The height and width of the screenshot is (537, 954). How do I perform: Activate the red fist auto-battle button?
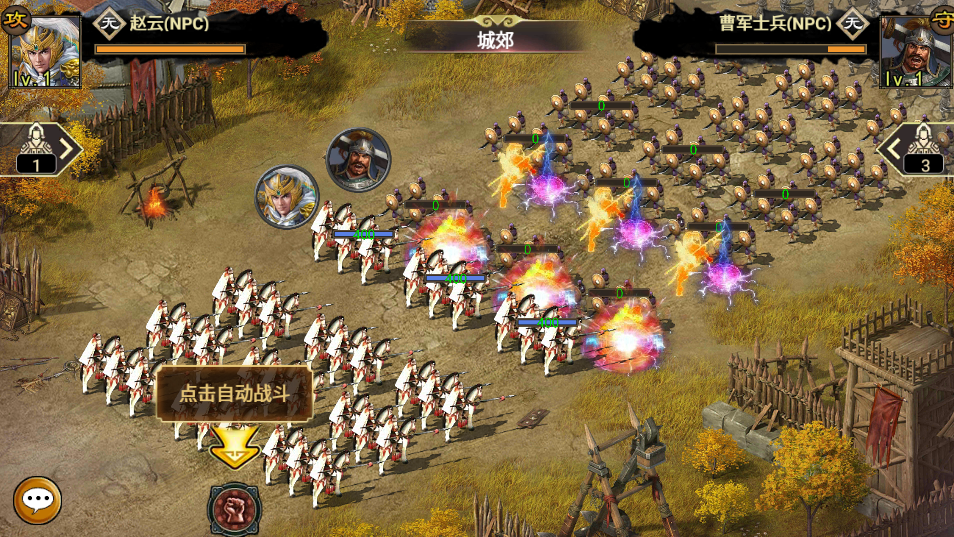coord(234,508)
